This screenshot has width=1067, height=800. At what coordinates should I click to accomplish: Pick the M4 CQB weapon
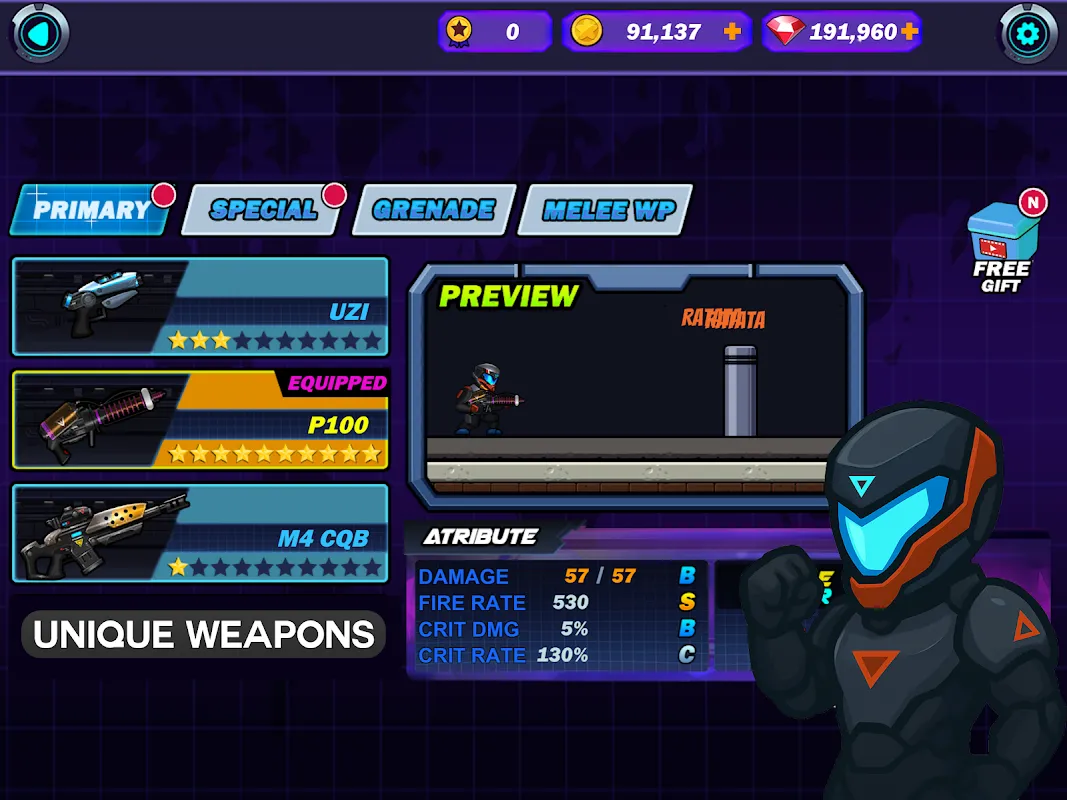point(200,533)
